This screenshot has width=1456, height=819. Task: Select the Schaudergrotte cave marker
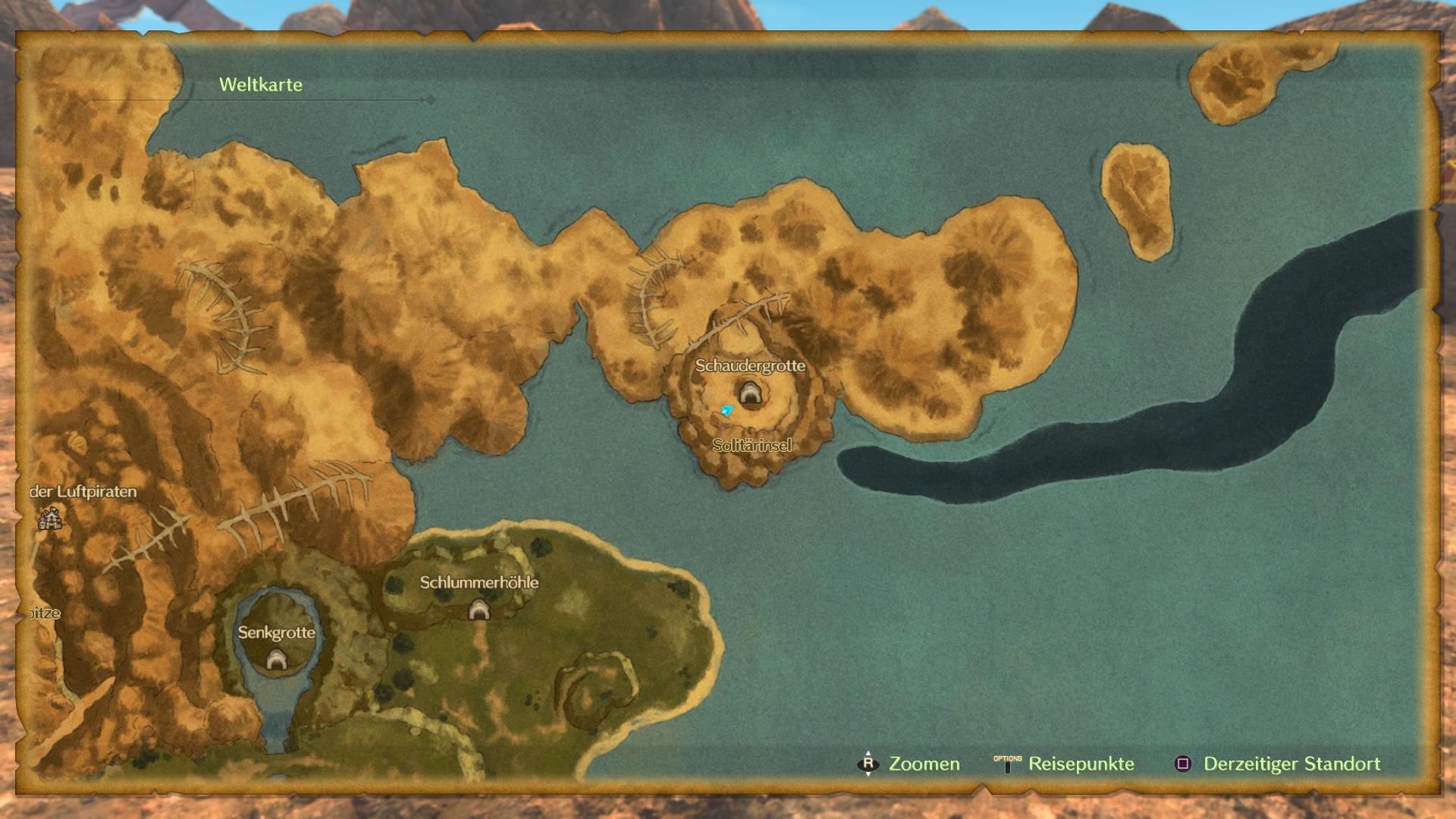click(749, 393)
